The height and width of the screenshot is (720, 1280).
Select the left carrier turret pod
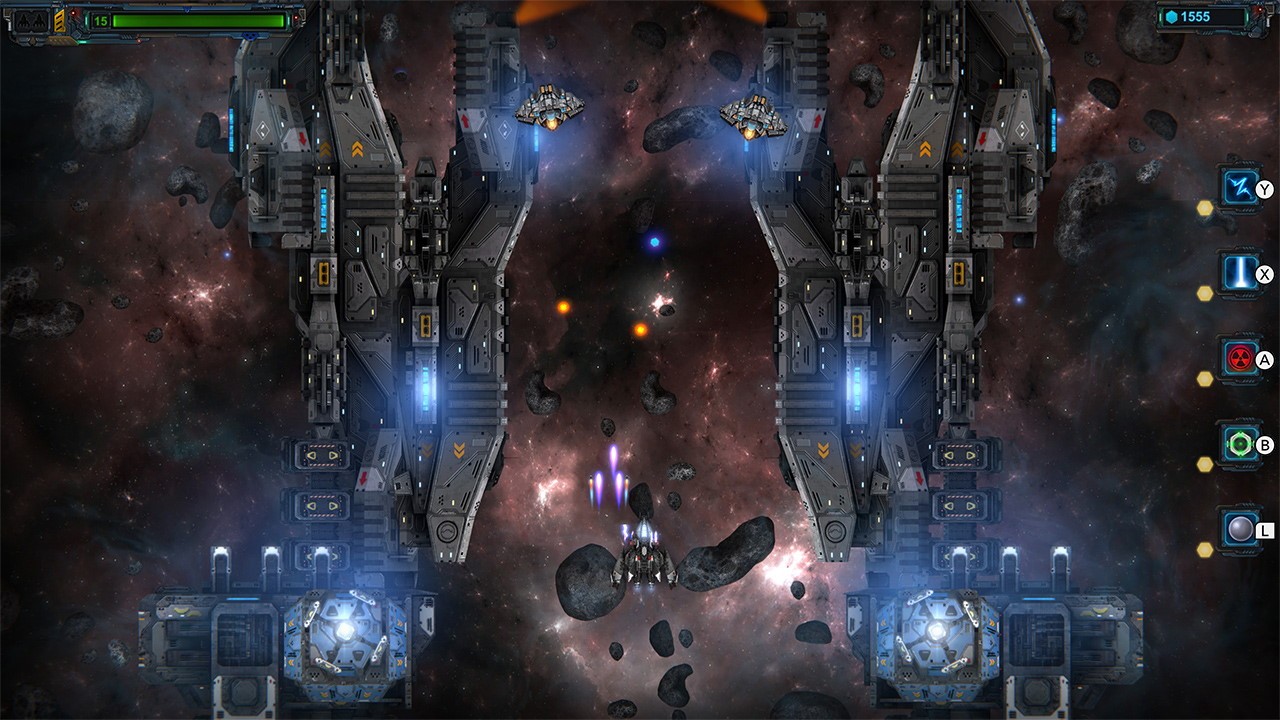click(x=345, y=628)
